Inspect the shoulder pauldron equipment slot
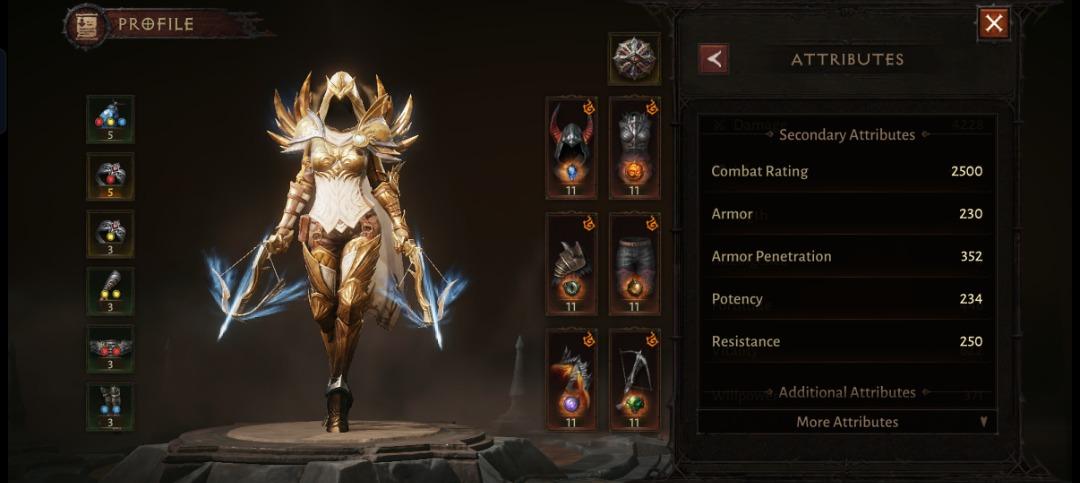The width and height of the screenshot is (1080, 483). pyautogui.click(x=571, y=264)
